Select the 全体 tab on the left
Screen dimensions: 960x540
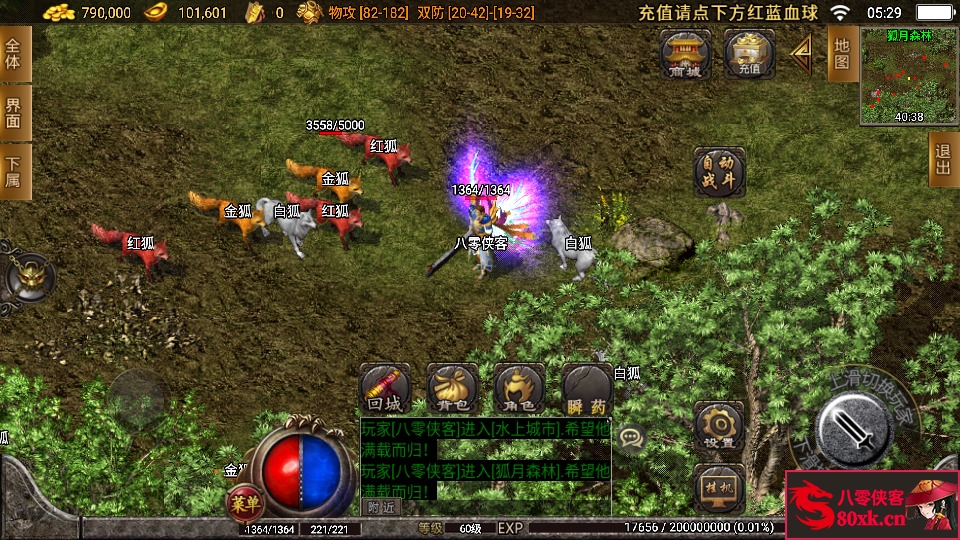point(14,54)
